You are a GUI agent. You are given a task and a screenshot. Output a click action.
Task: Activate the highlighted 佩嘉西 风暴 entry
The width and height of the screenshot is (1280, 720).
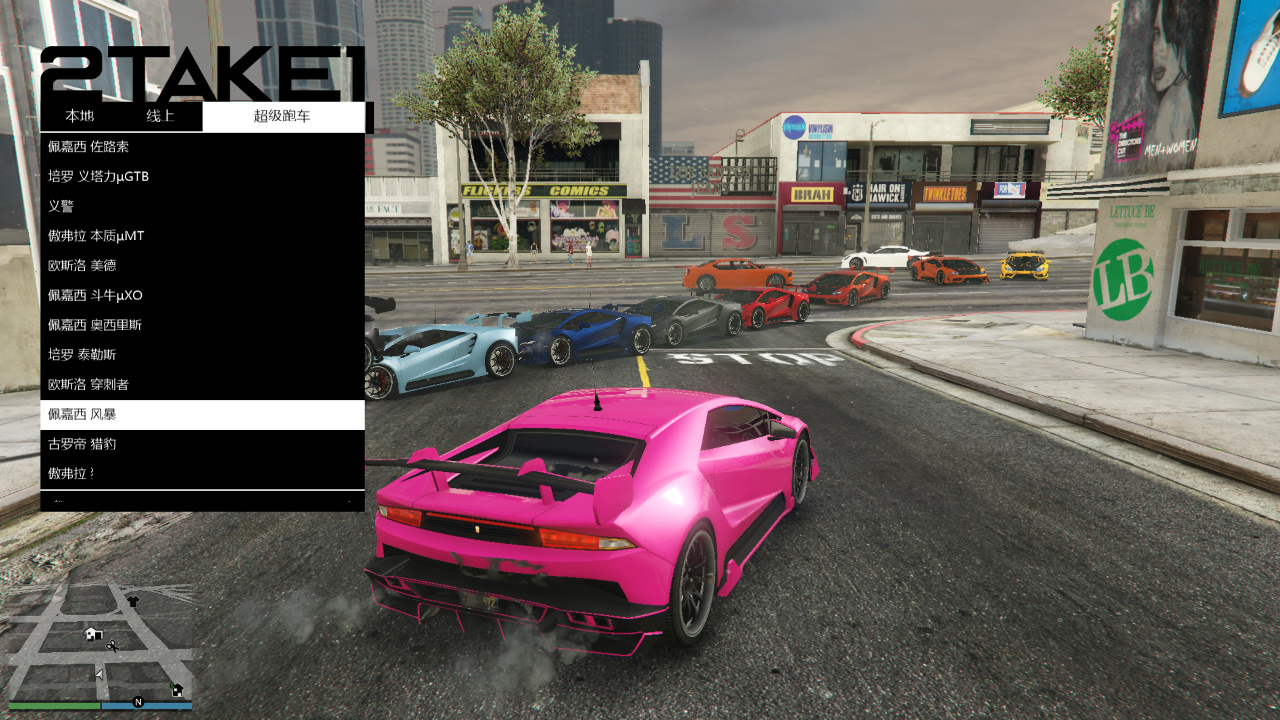click(x=202, y=414)
